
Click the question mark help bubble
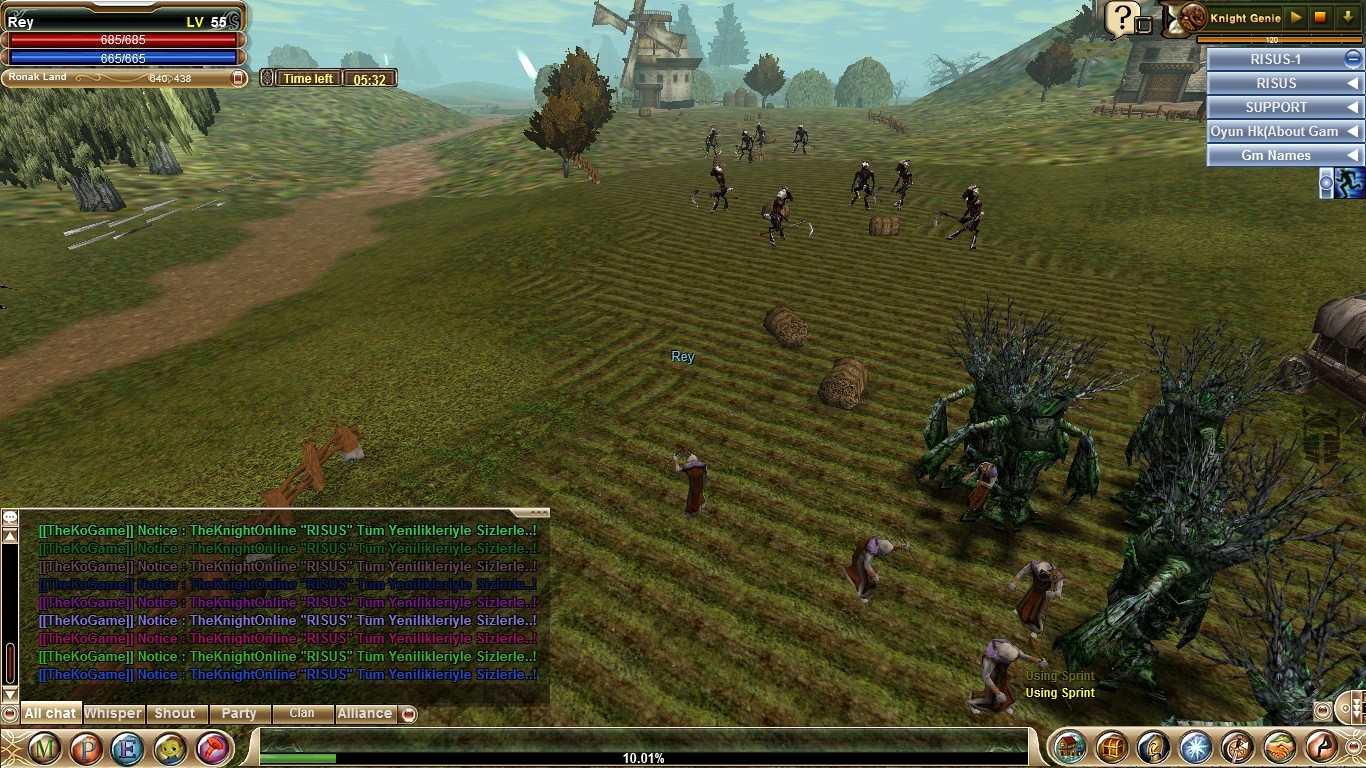point(1123,17)
